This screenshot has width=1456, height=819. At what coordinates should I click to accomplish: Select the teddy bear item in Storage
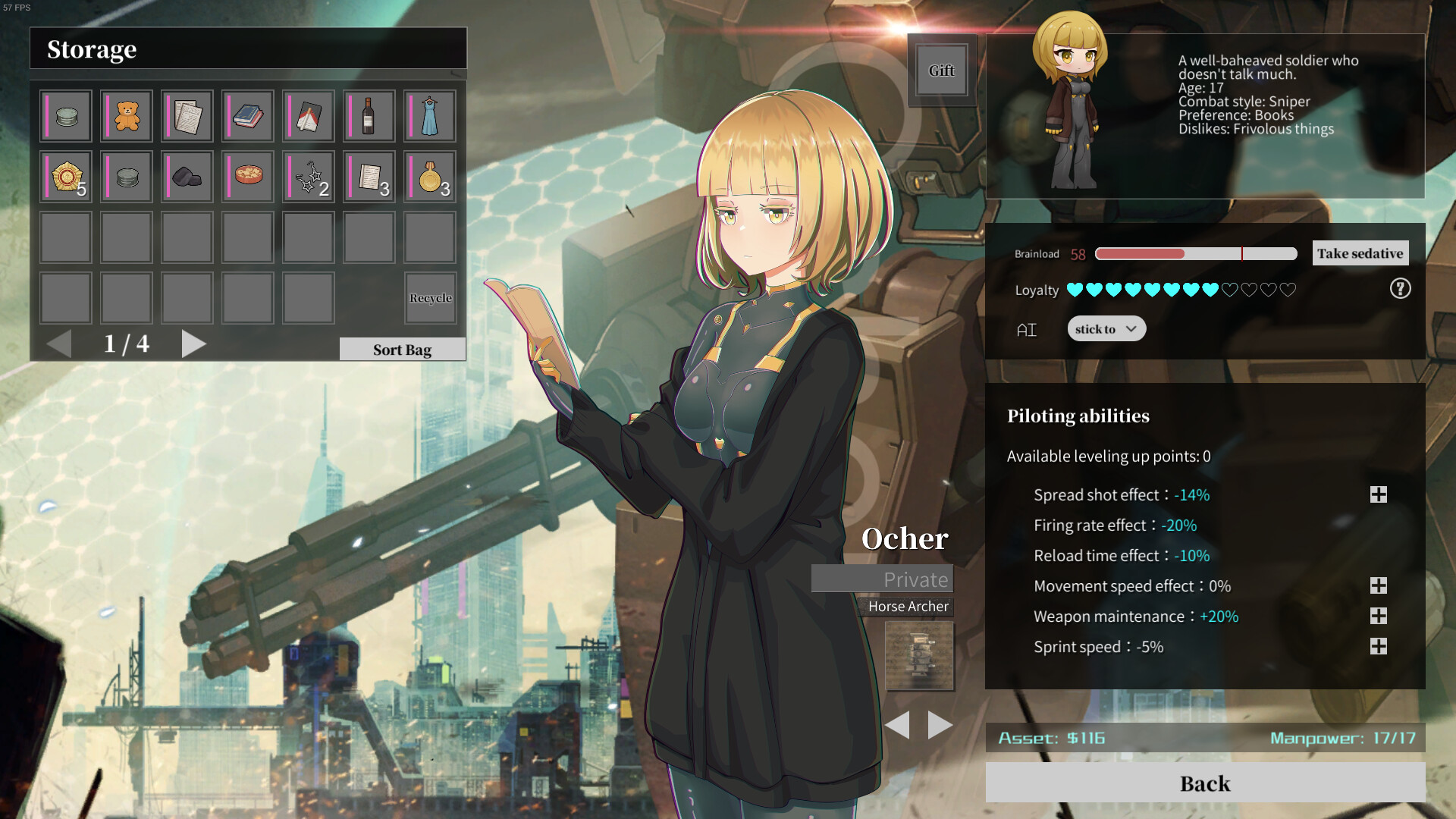click(x=126, y=115)
